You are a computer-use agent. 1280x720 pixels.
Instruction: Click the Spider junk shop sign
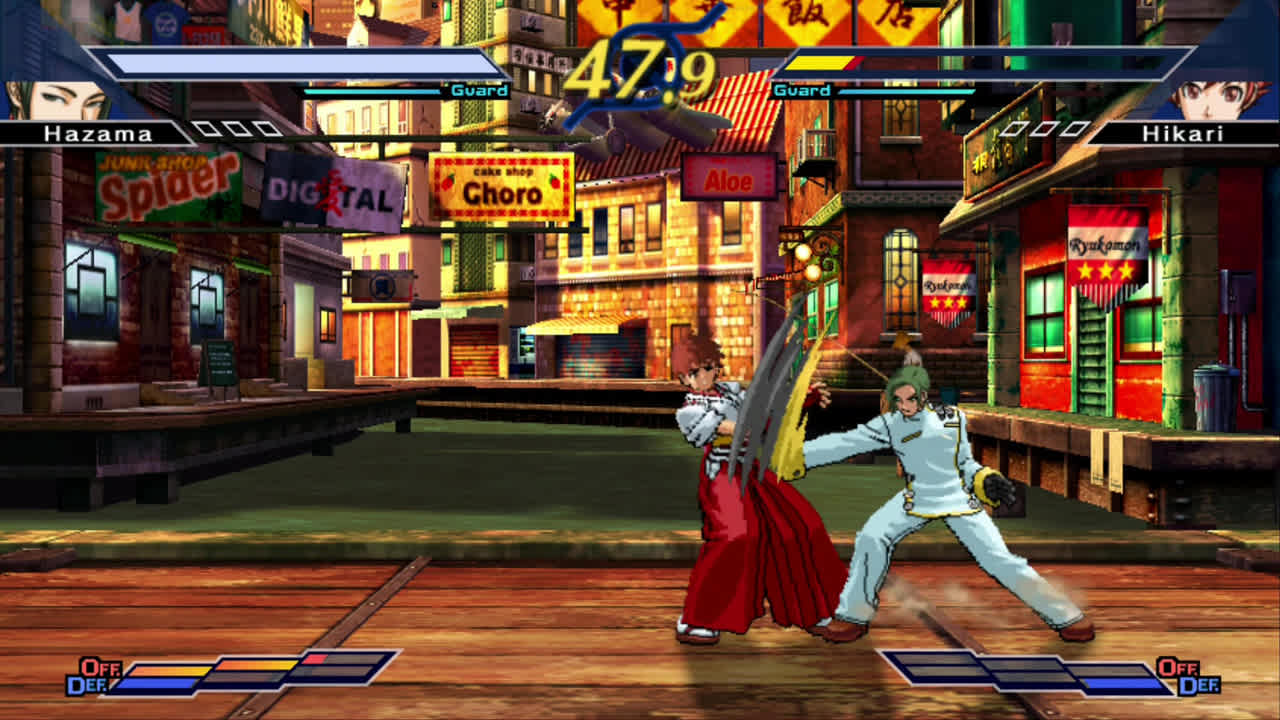click(x=170, y=183)
